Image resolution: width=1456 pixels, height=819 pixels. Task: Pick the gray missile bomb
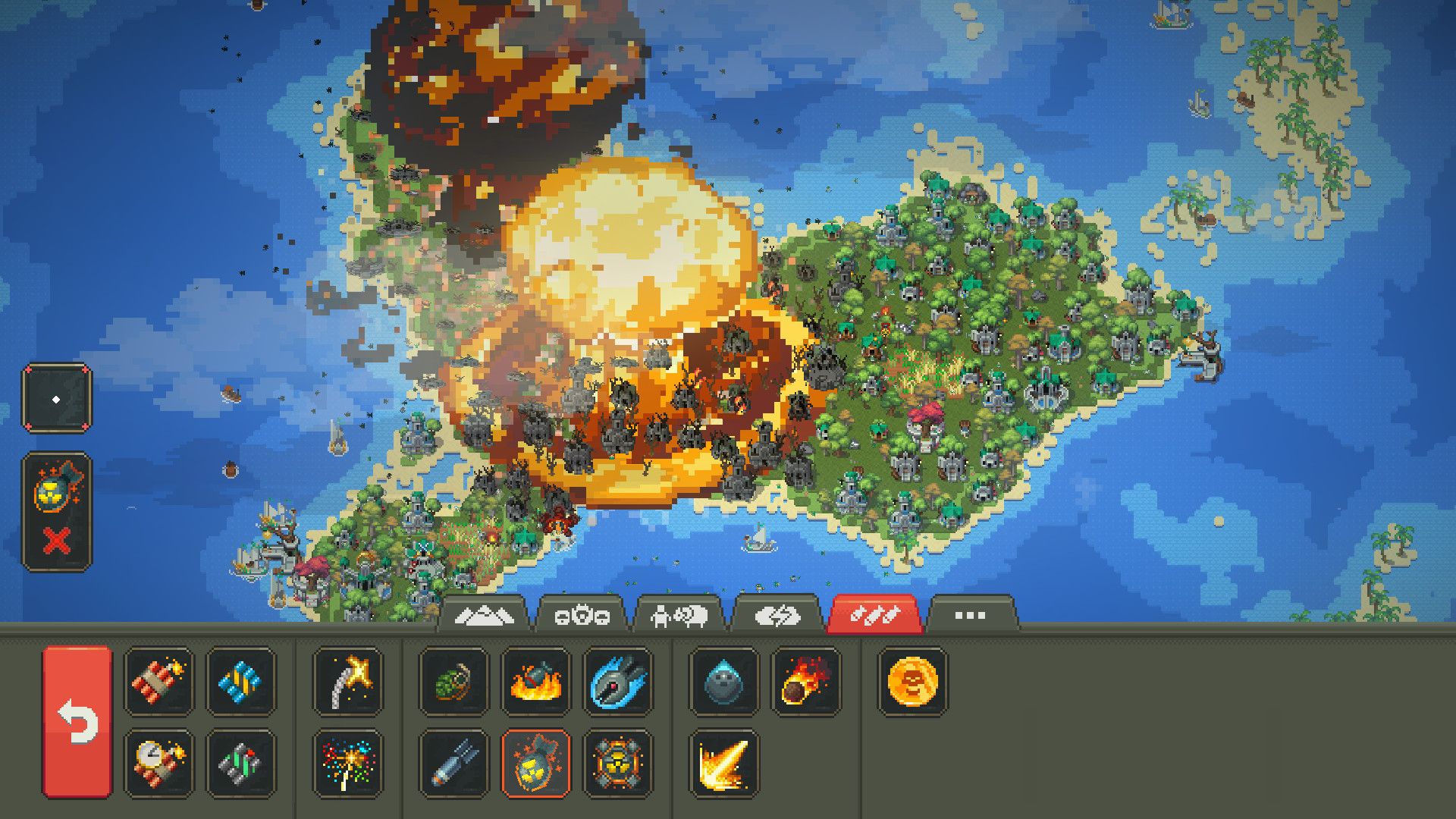(453, 763)
